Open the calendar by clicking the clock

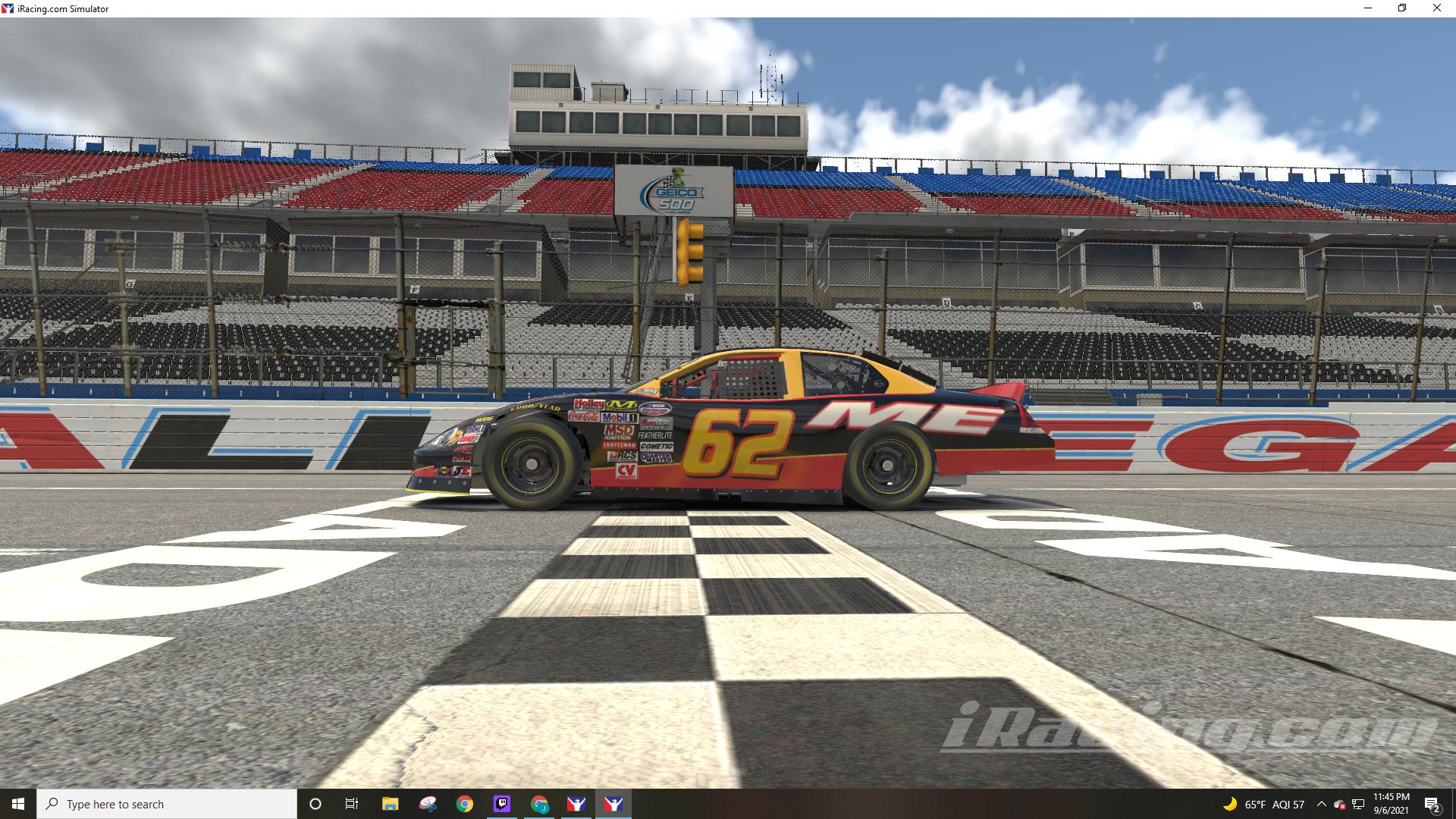coord(1392,804)
